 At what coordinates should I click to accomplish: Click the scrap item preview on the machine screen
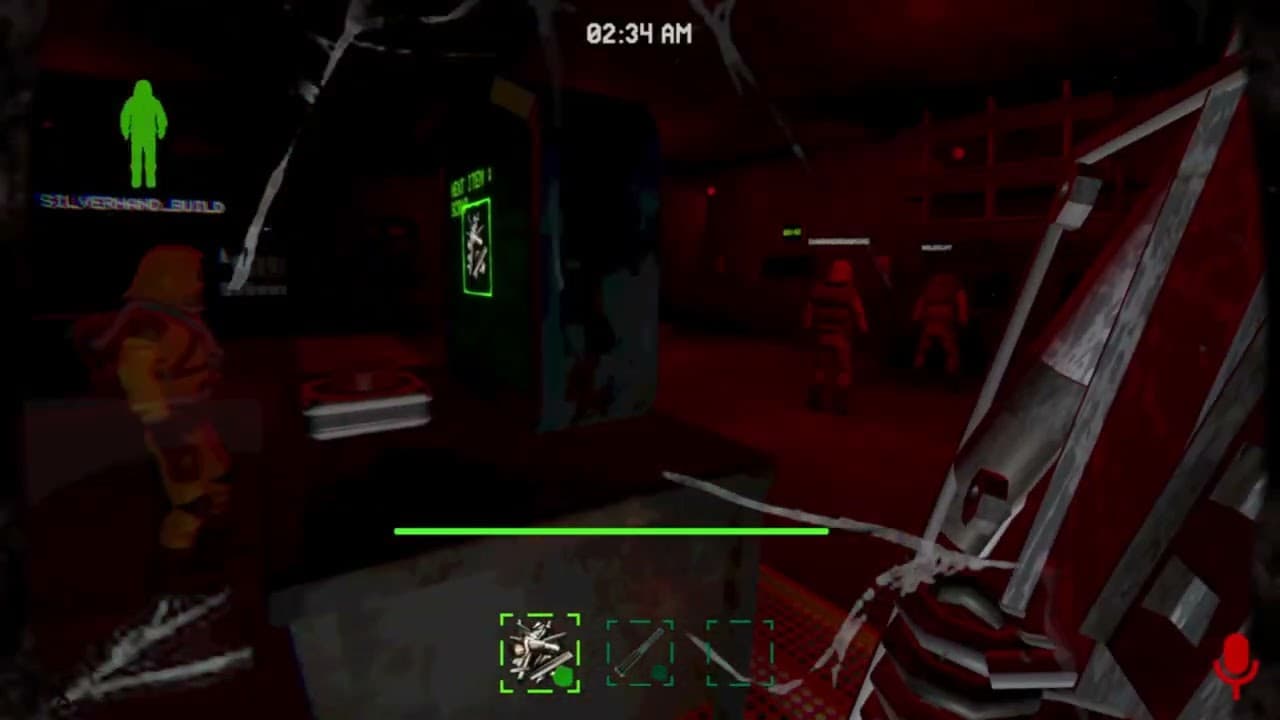(x=477, y=248)
